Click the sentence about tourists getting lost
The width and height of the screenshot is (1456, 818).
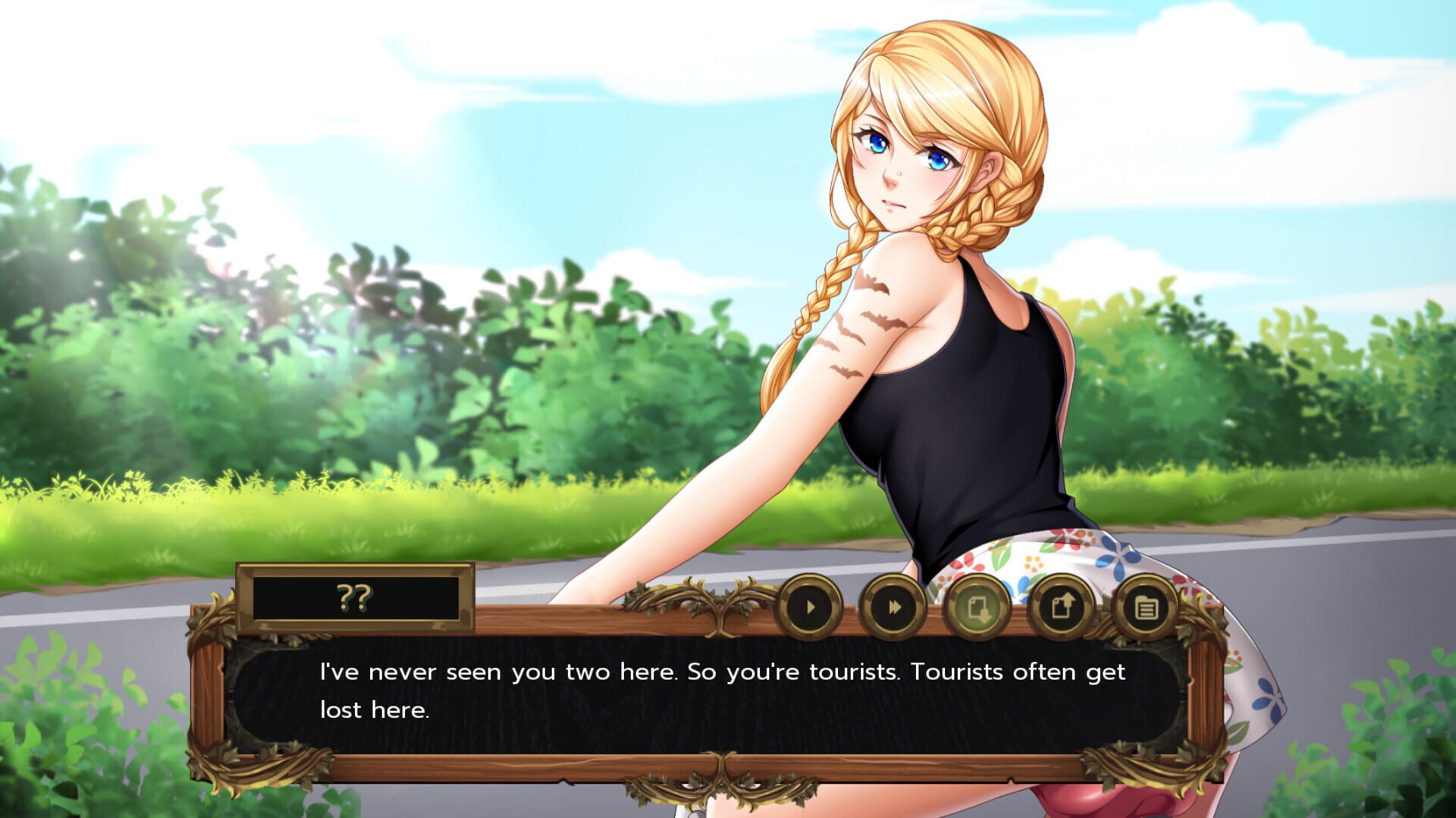click(x=720, y=671)
